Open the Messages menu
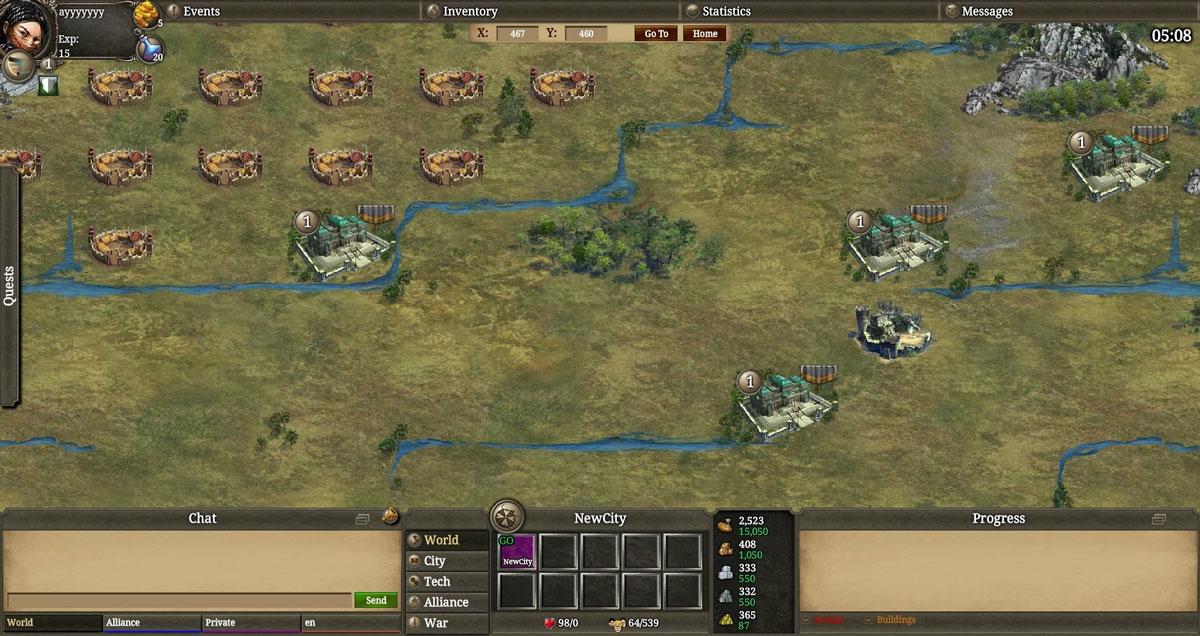 pos(986,11)
